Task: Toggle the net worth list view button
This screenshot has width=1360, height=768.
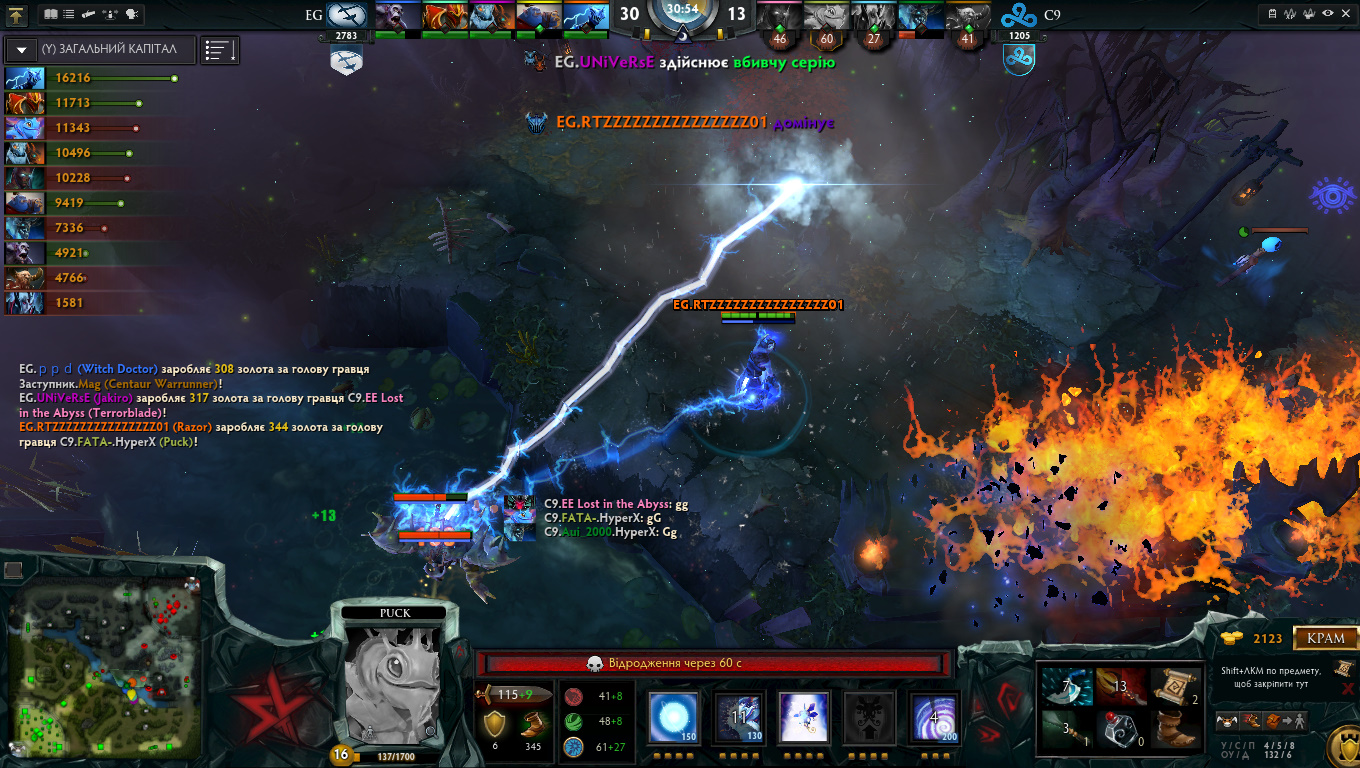Action: tap(219, 49)
